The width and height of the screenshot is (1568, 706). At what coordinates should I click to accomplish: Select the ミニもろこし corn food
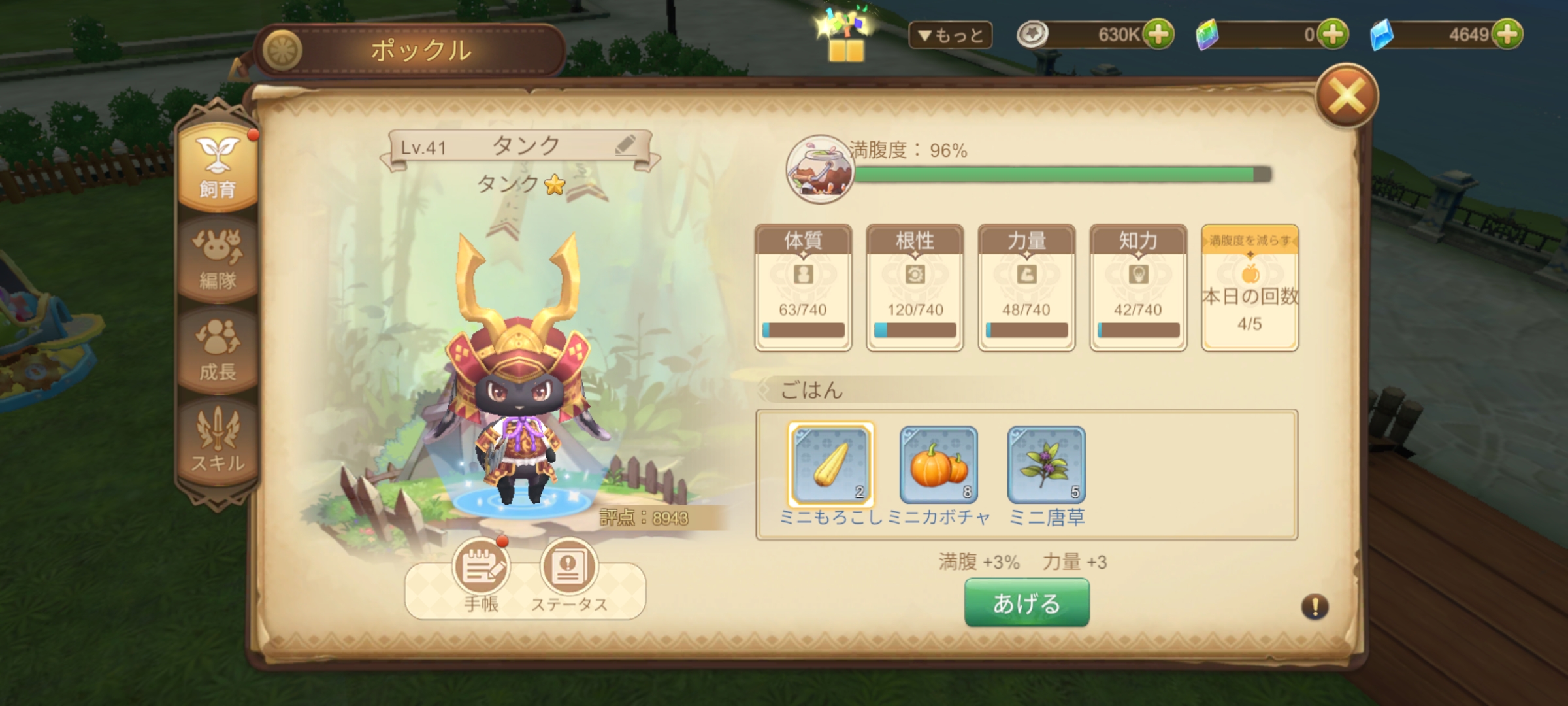coord(831,464)
